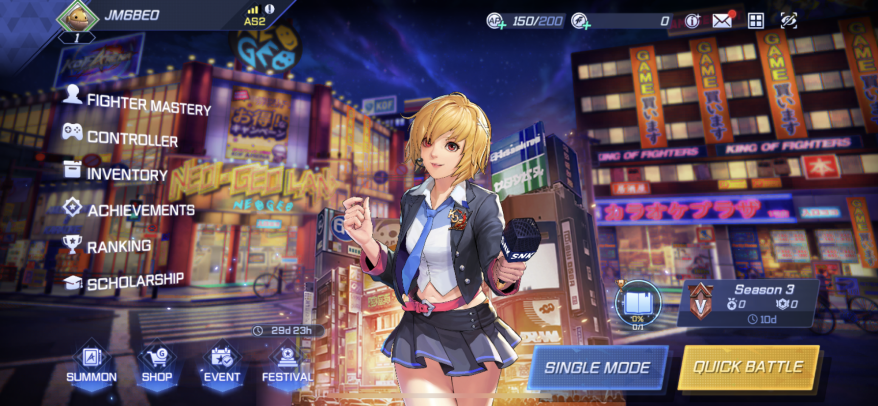The image size is (878, 406).
Task: View the Achievements list
Action: click(x=129, y=209)
